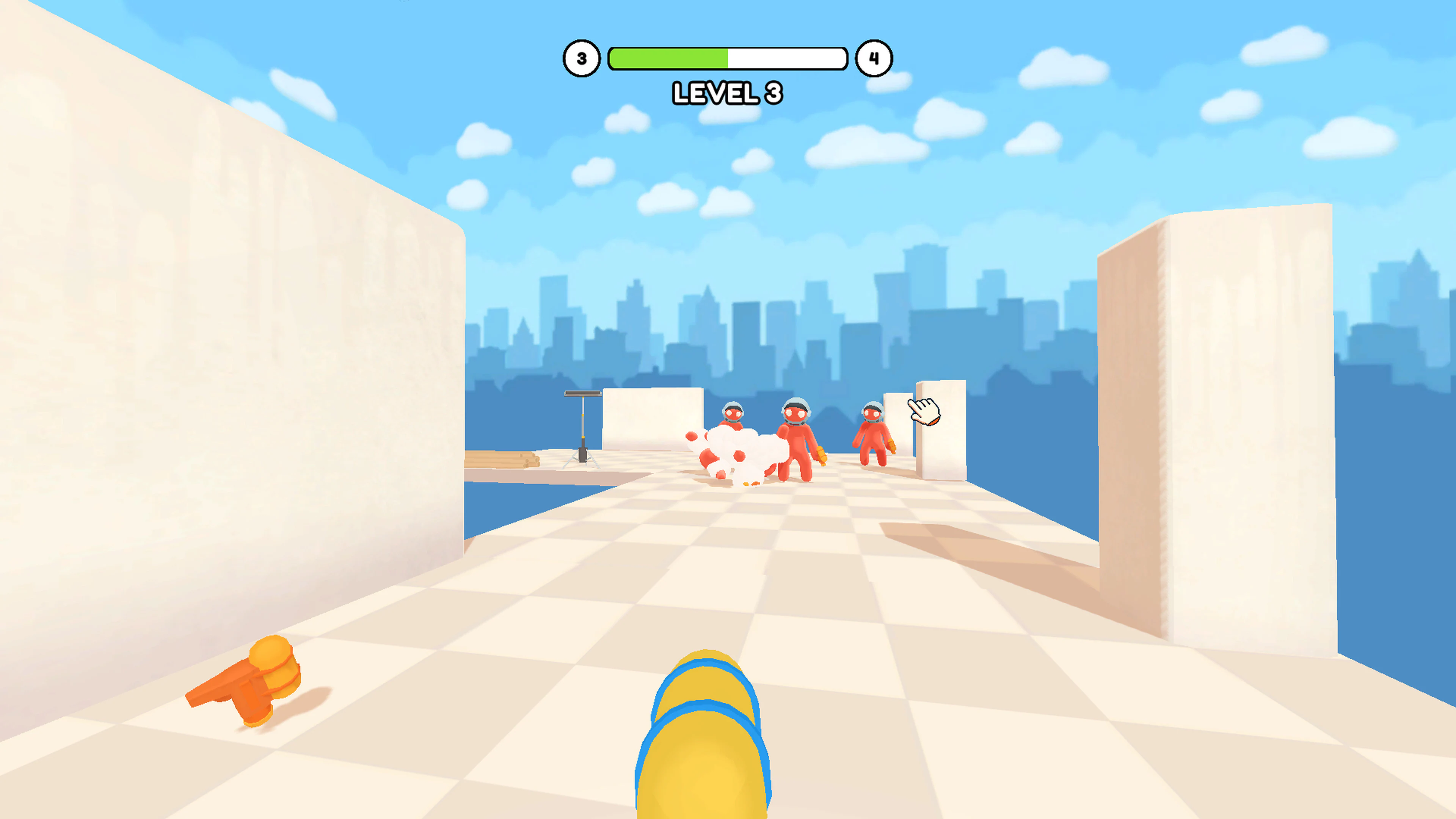This screenshot has height=819, width=1456.
Task: Click the circled level 3 badge
Action: [x=582, y=58]
